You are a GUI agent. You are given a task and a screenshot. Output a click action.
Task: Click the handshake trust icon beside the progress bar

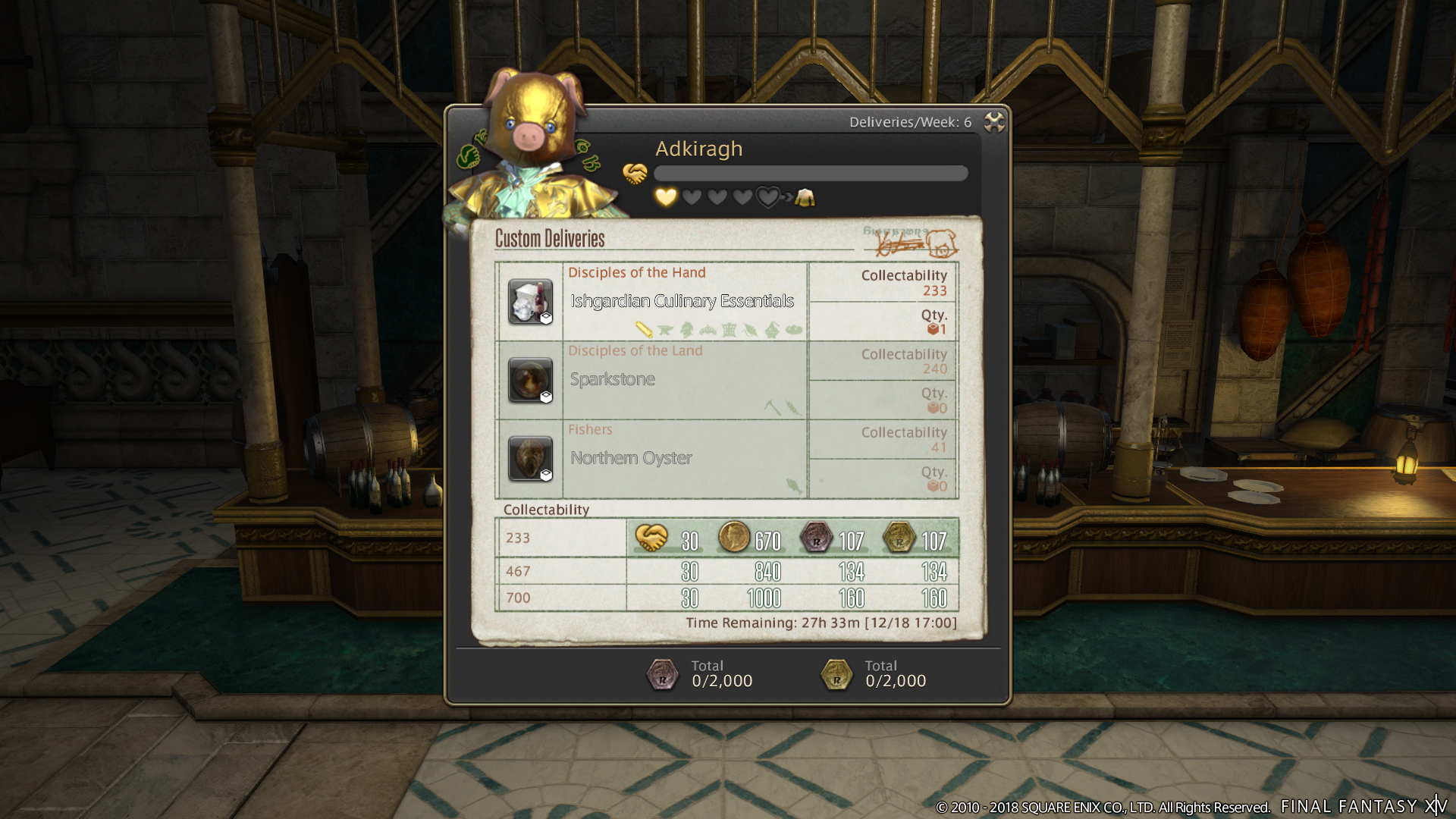click(635, 172)
